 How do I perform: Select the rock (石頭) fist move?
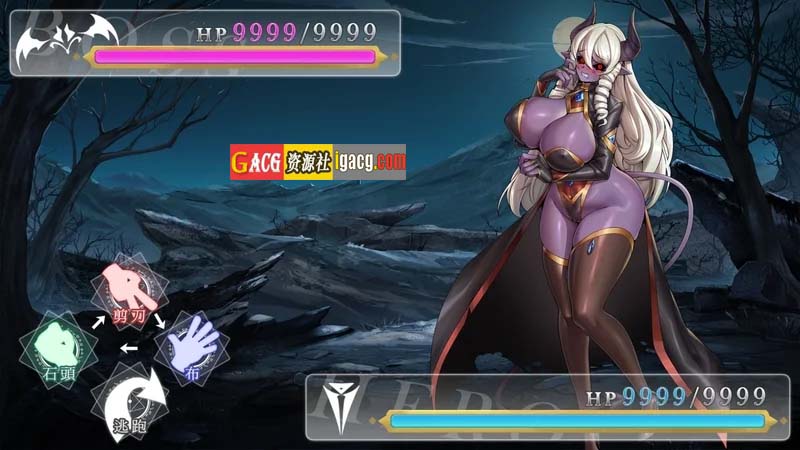pyautogui.click(x=59, y=346)
